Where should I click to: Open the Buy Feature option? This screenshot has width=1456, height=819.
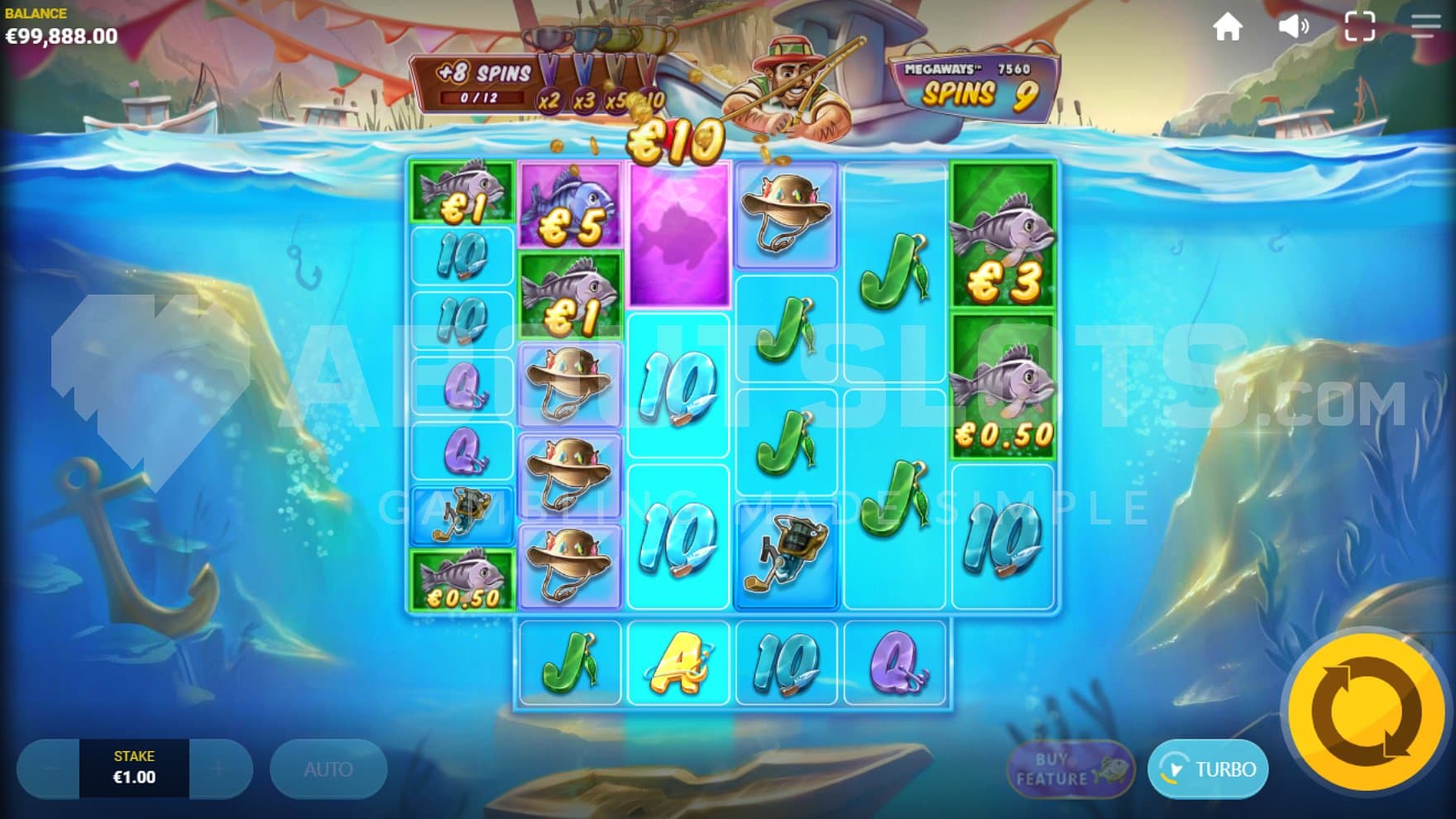(1069, 769)
